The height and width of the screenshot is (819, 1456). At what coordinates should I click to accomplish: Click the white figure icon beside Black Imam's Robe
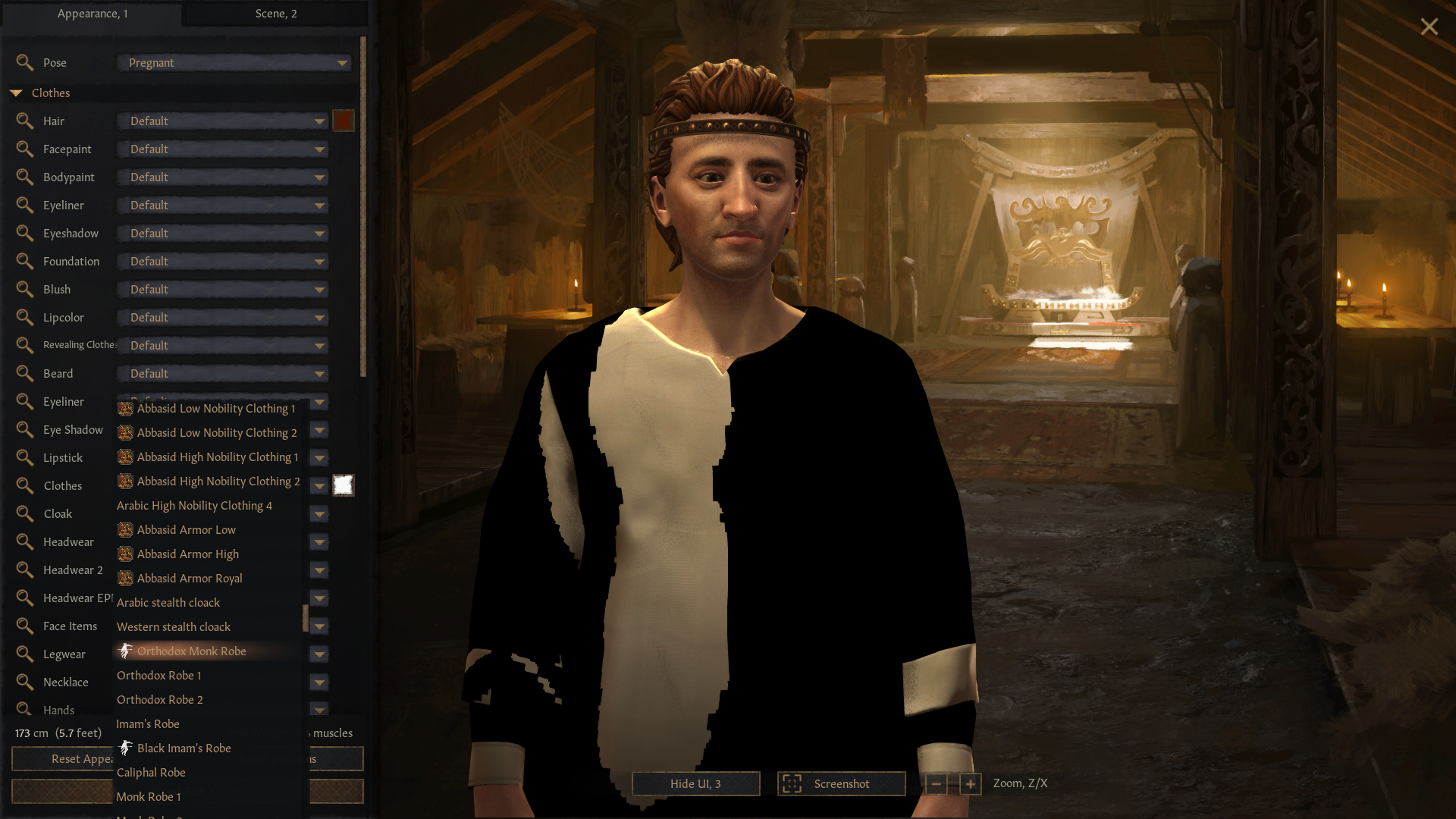pos(126,748)
